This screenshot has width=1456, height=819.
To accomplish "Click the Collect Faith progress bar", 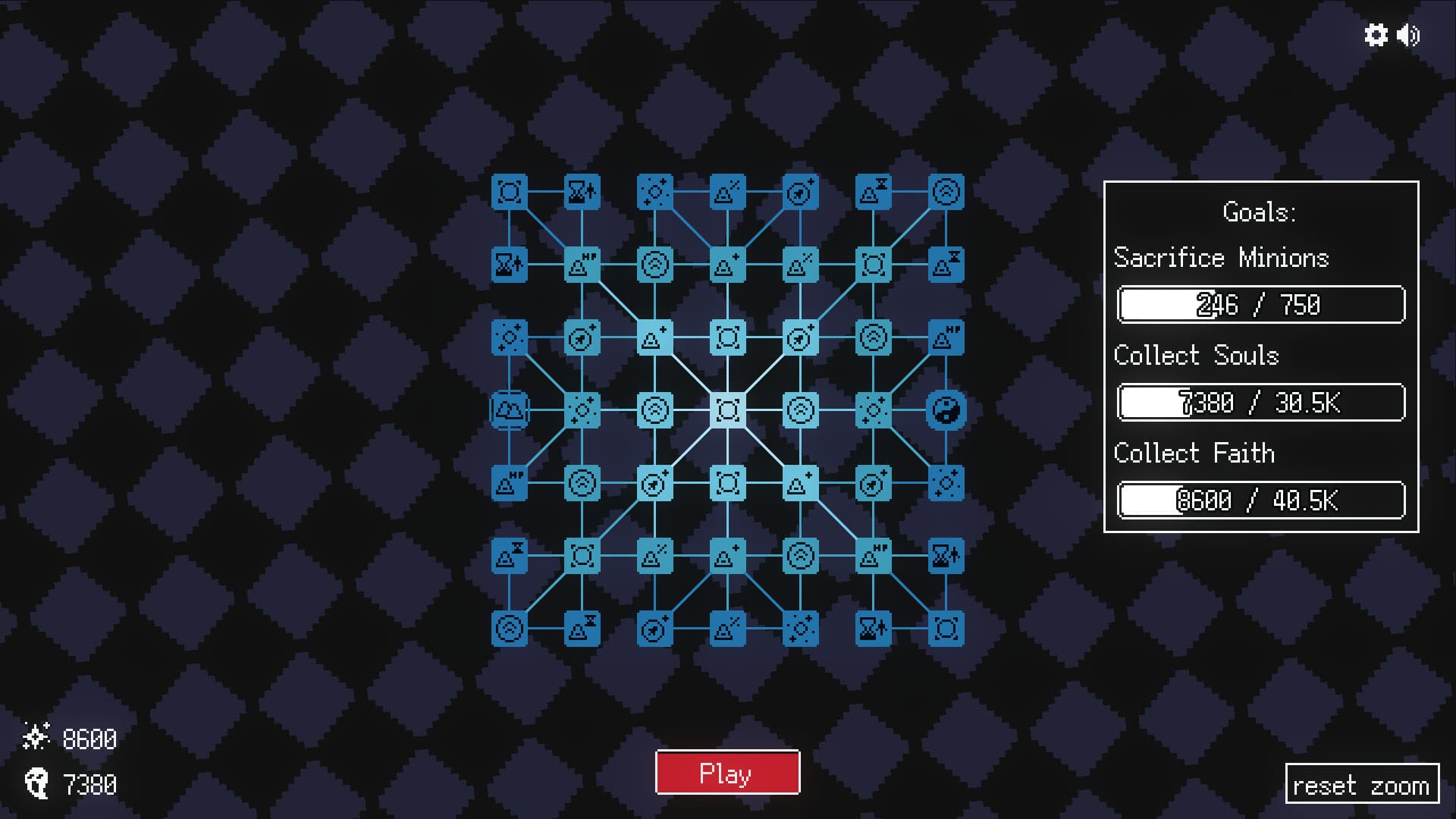I will click(1260, 500).
